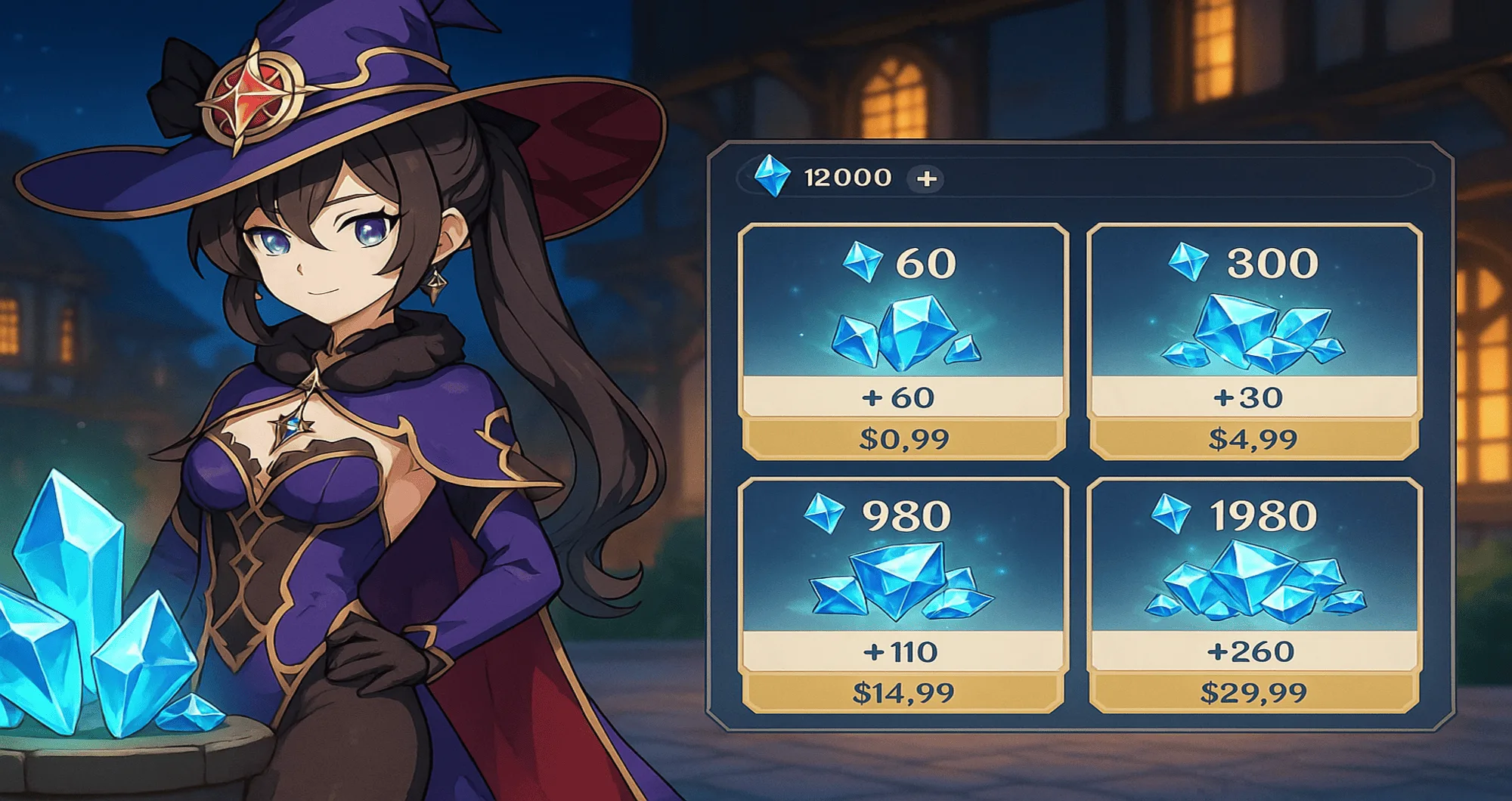Purchase the 300 crystal pack
The height and width of the screenshot is (801, 1512).
pos(1253,342)
